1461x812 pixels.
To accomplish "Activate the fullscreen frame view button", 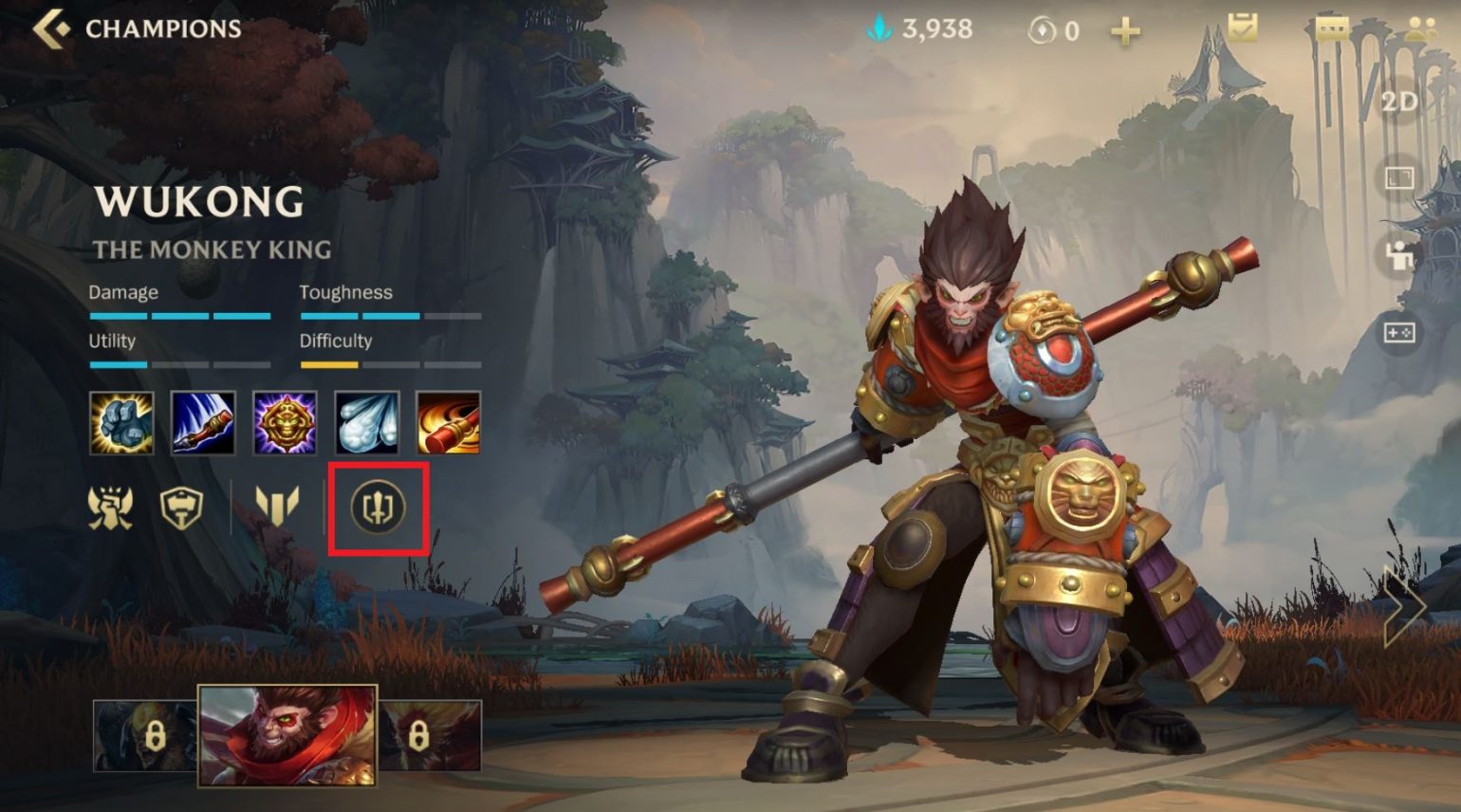I will [x=1399, y=177].
